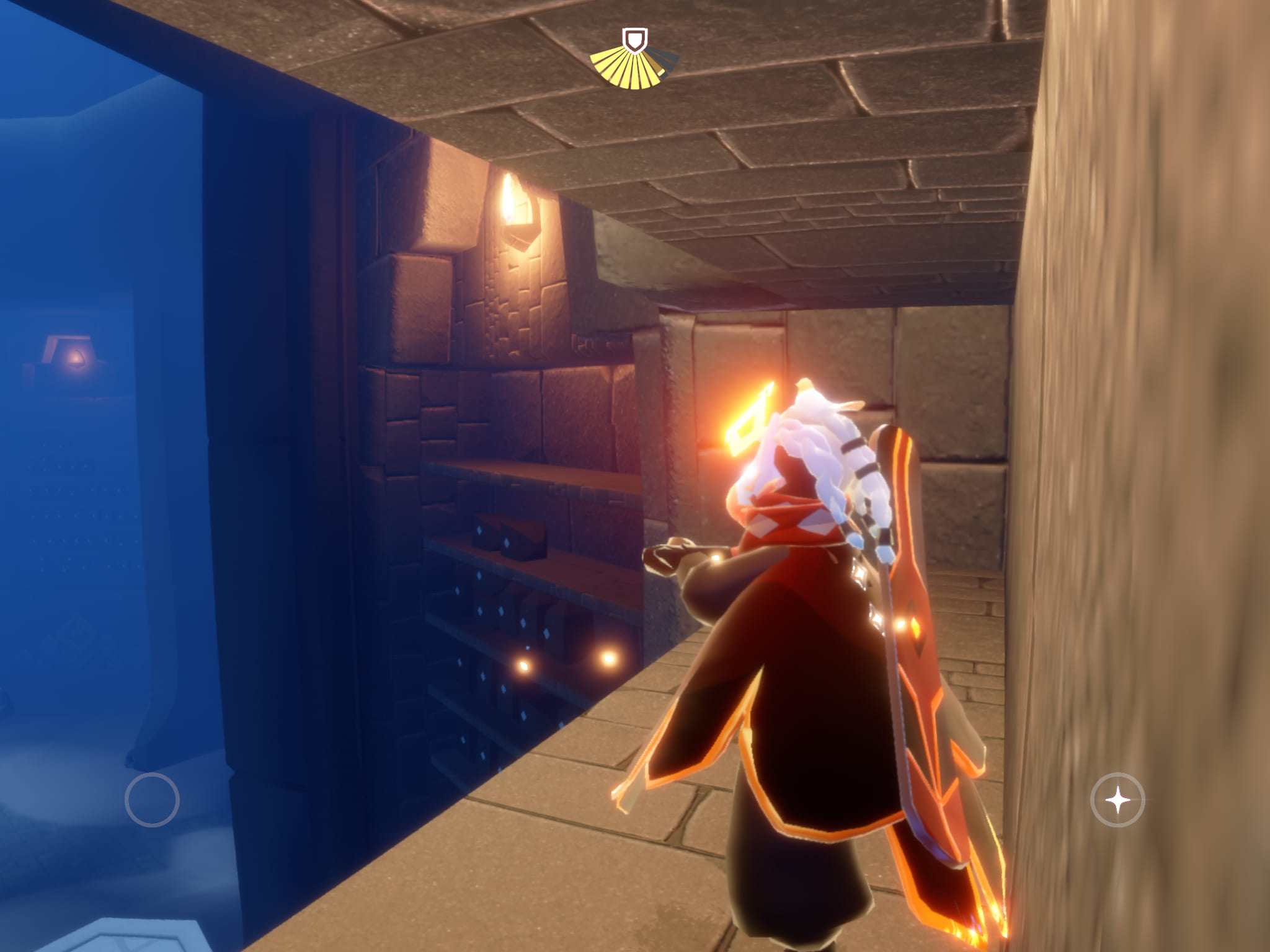This screenshot has height=952, width=1270.
Task: Open the cape energy fan icon
Action: pos(634,61)
